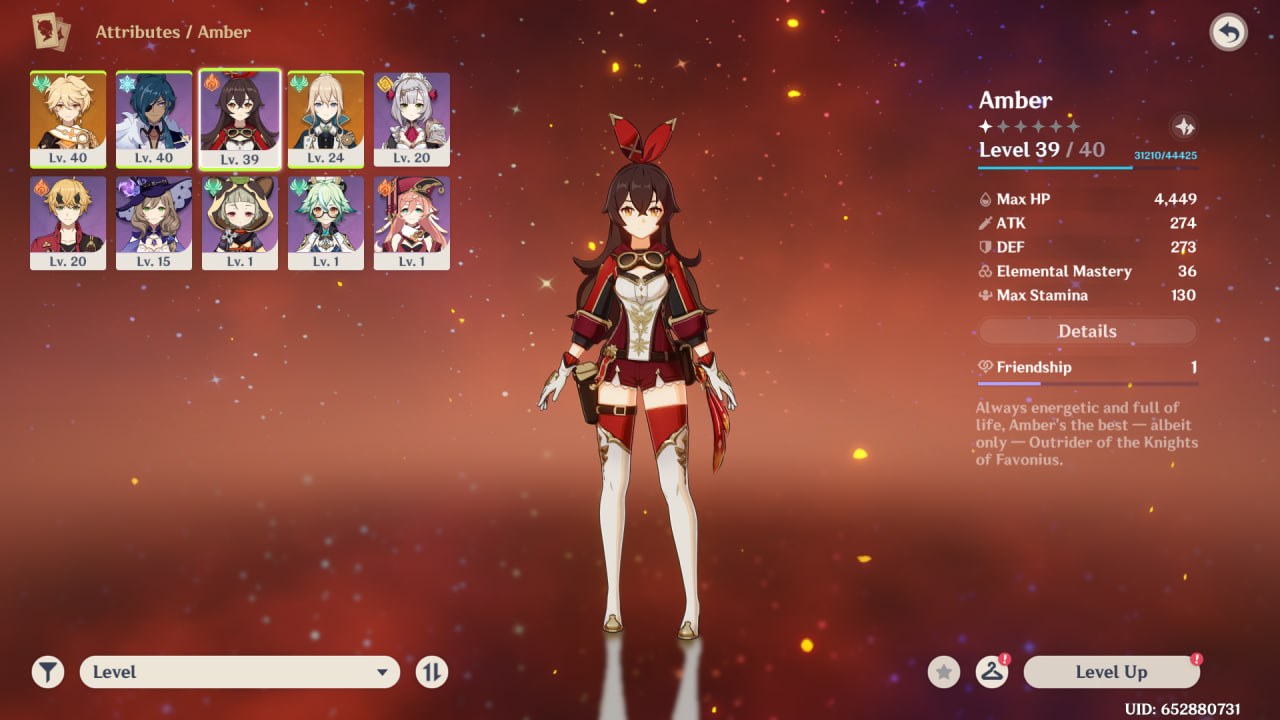Select Noelle's character portrait
The height and width of the screenshot is (720, 1280).
point(412,119)
